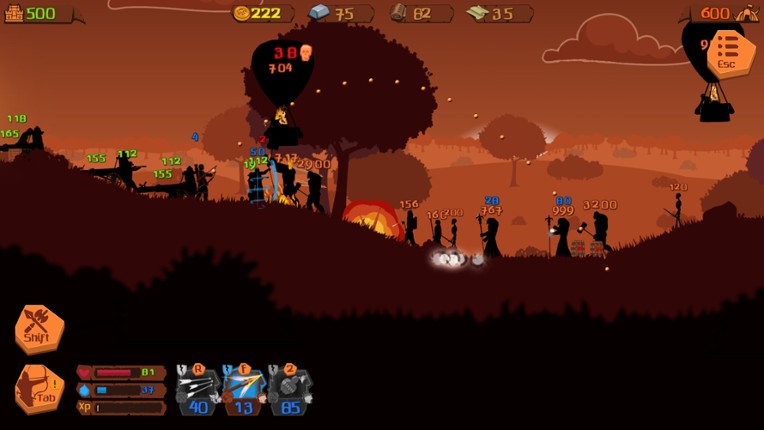Open the crossed weapons upgrade button
The image size is (764, 430).
click(x=39, y=328)
